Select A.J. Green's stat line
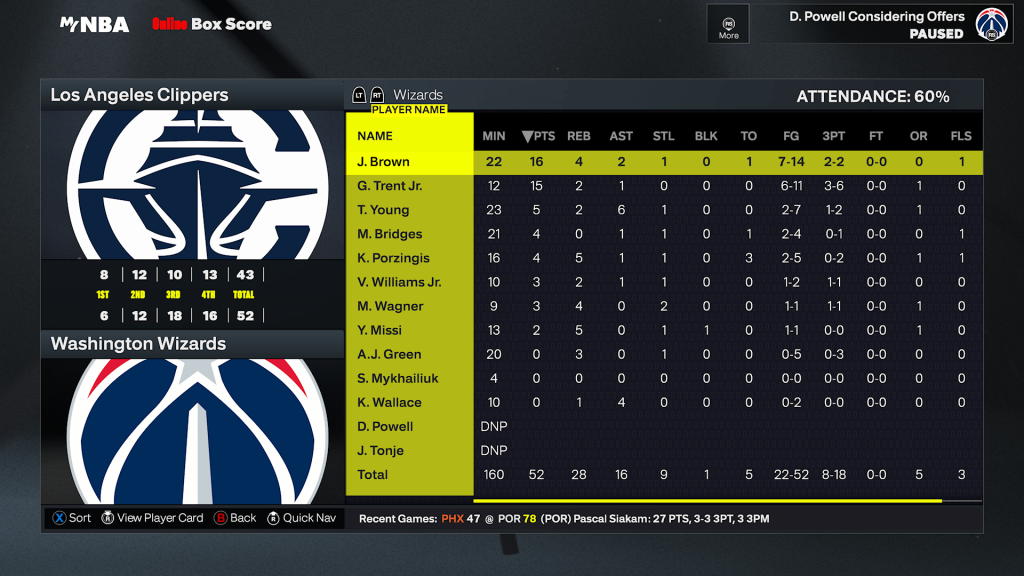The width and height of the screenshot is (1024, 576). pyautogui.click(x=389, y=354)
